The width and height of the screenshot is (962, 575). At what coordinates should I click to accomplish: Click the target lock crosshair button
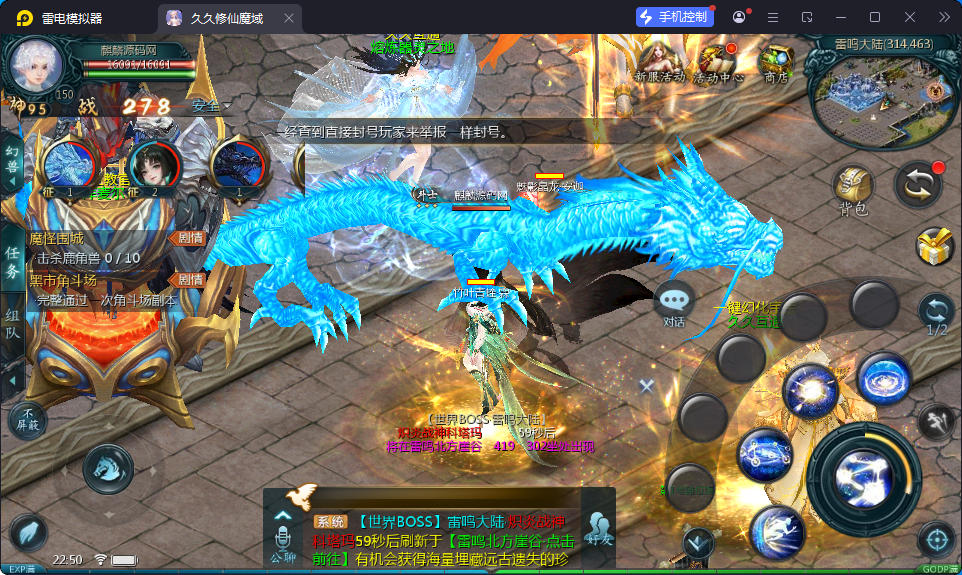tap(937, 539)
